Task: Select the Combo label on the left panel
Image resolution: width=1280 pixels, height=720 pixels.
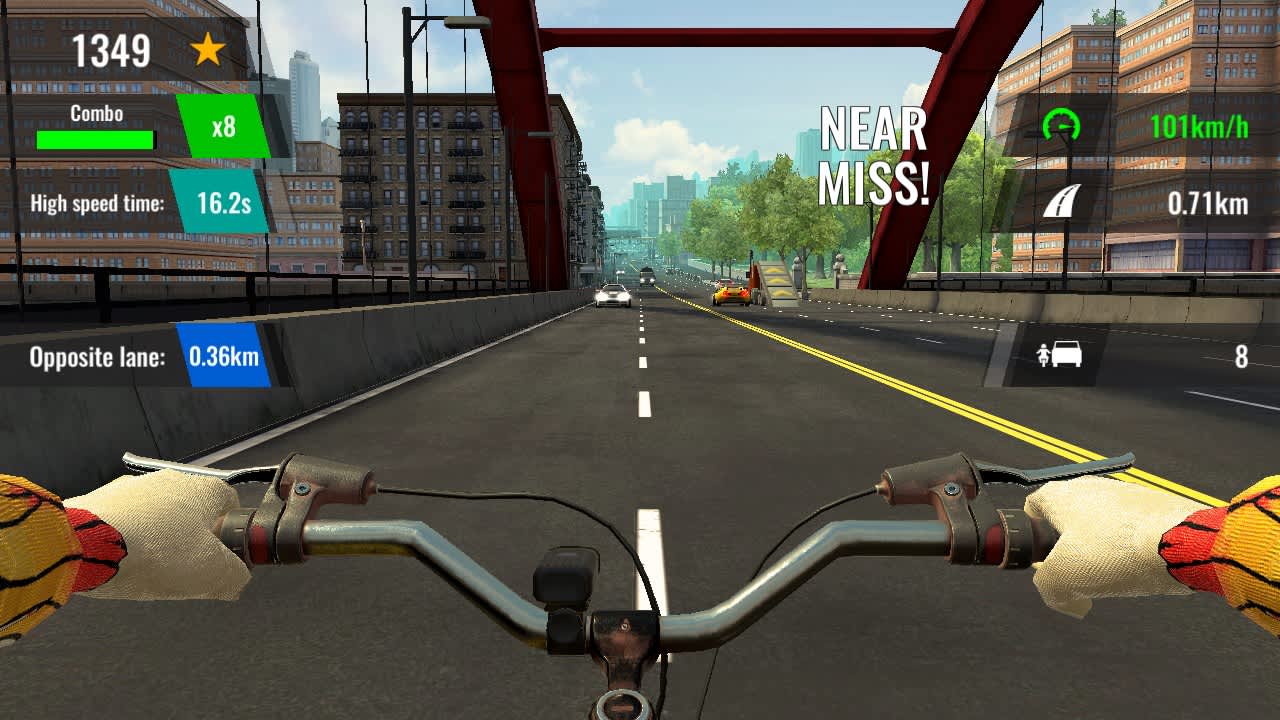Action: (96, 114)
